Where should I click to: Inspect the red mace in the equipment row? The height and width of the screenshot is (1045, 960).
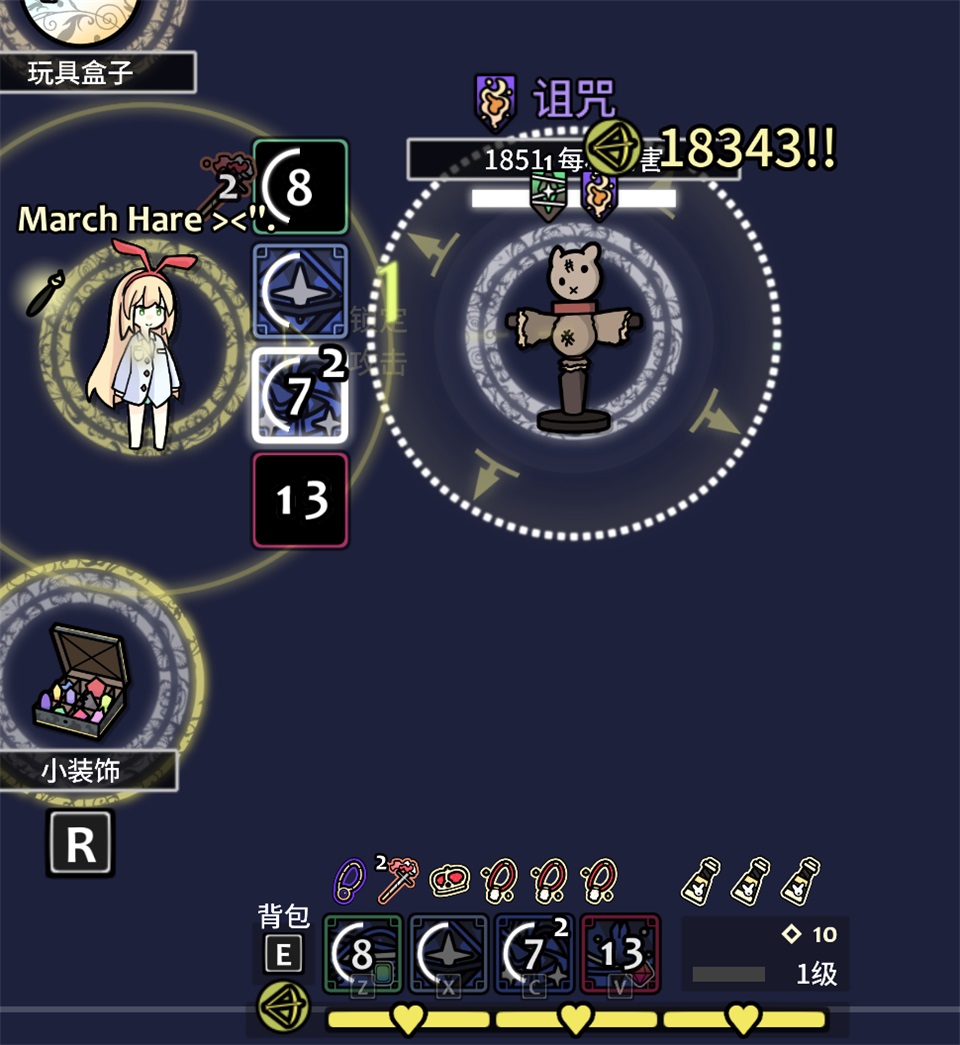[x=398, y=878]
